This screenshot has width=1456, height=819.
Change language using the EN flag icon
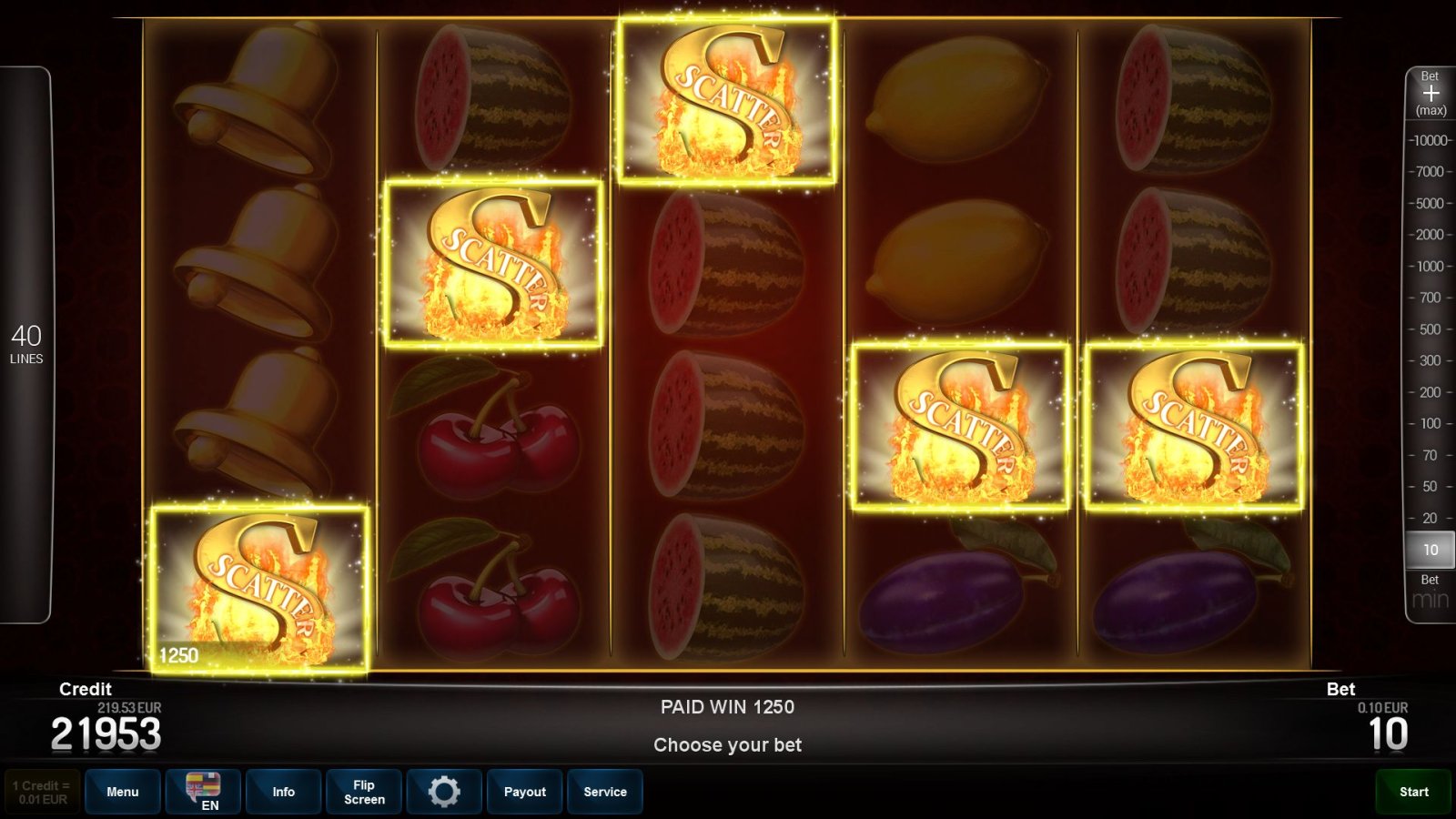[203, 791]
